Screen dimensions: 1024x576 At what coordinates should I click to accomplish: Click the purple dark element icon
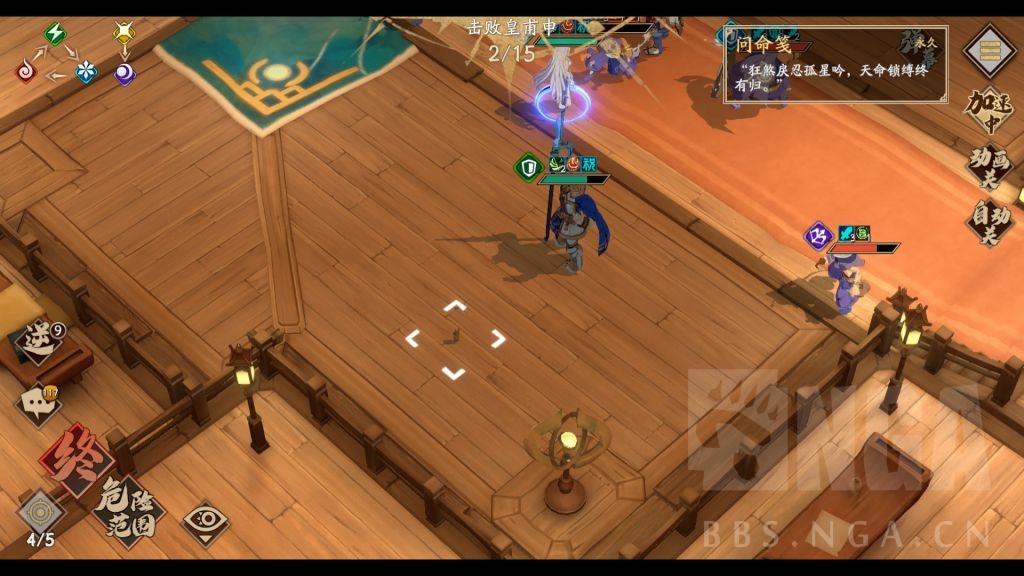point(124,73)
